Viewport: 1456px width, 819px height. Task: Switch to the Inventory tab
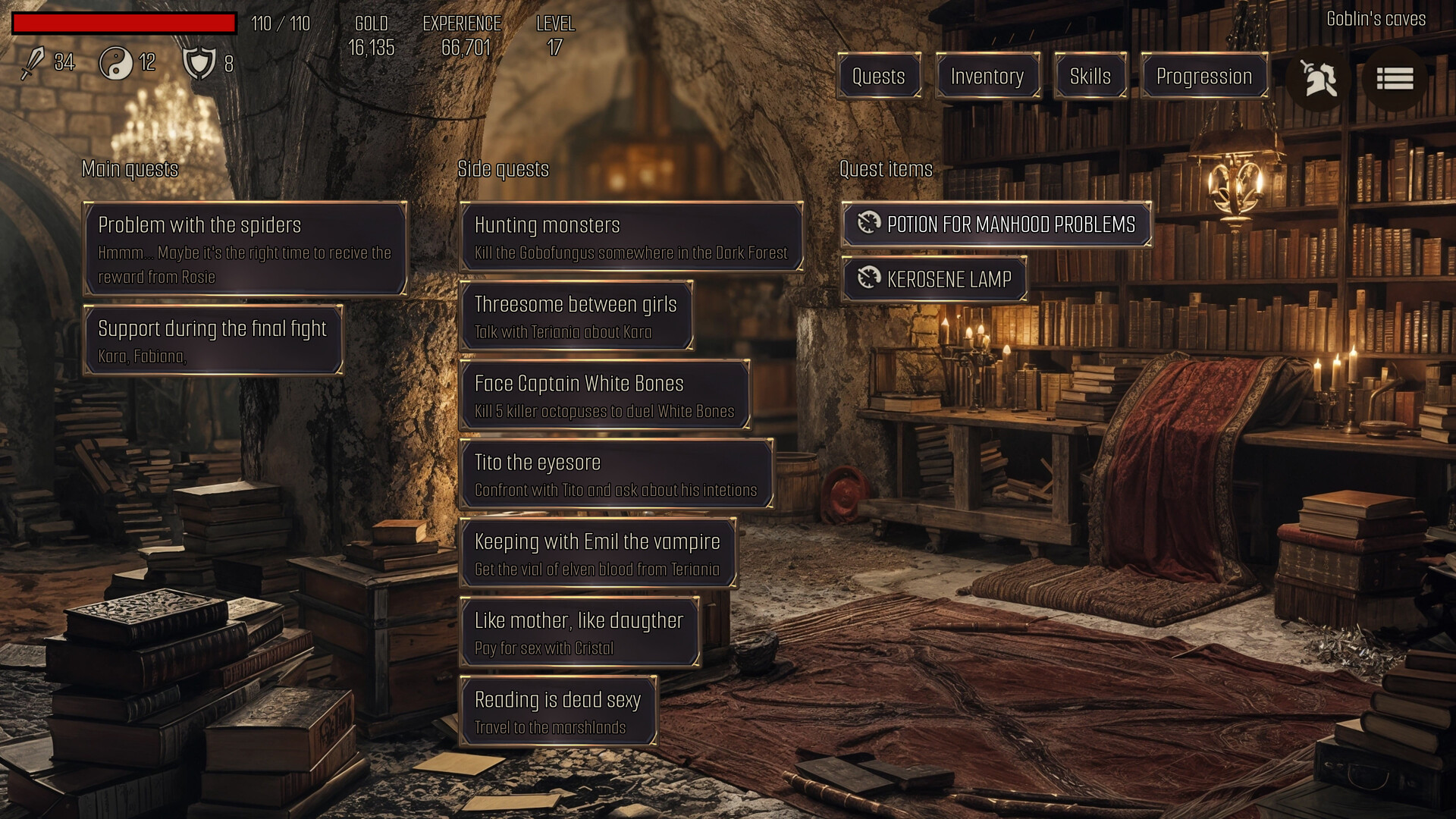pyautogui.click(x=987, y=76)
